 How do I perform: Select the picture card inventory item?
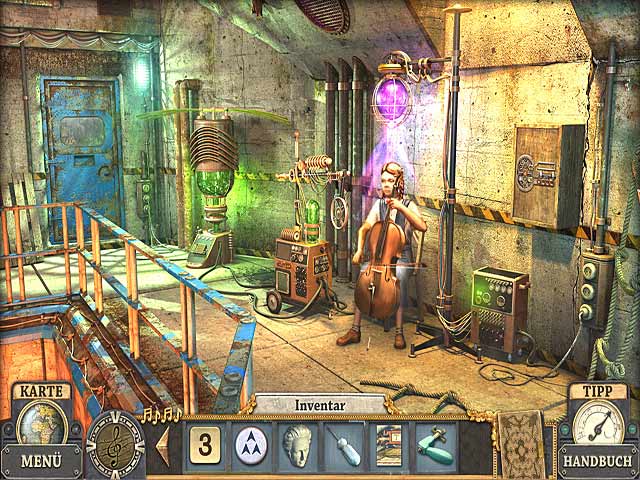tap(389, 444)
